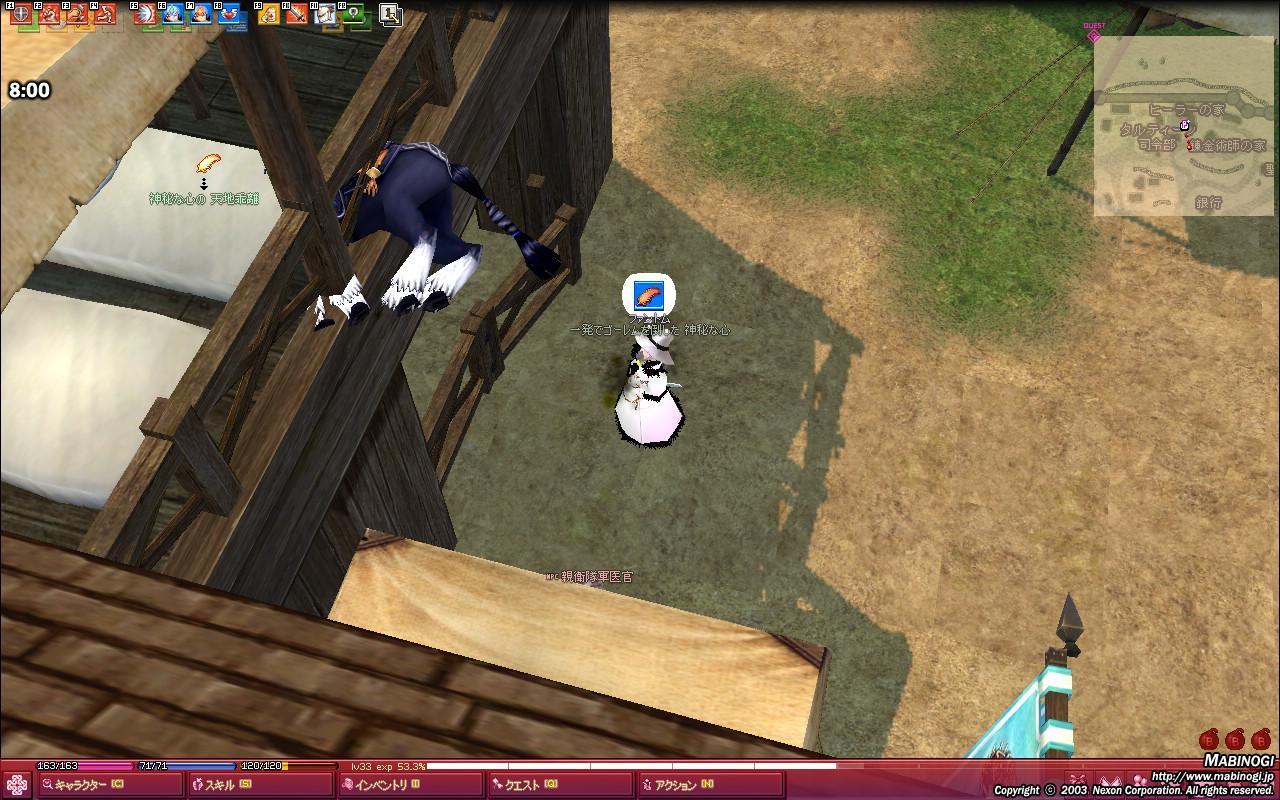The height and width of the screenshot is (800, 1280).
Task: Activate the green F12 hotkey skill
Action: click(355, 14)
